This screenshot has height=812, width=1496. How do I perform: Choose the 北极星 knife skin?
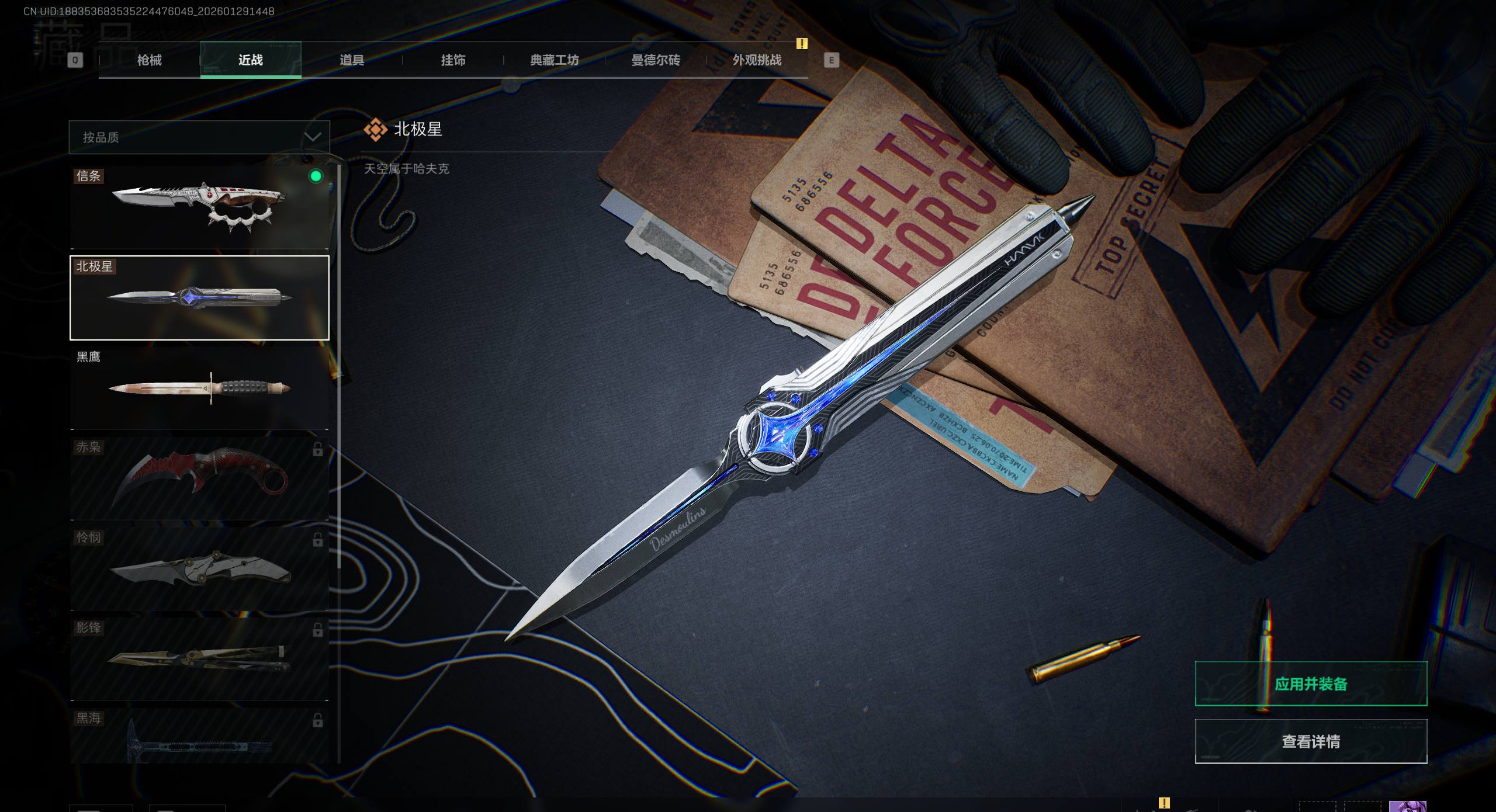[x=199, y=298]
